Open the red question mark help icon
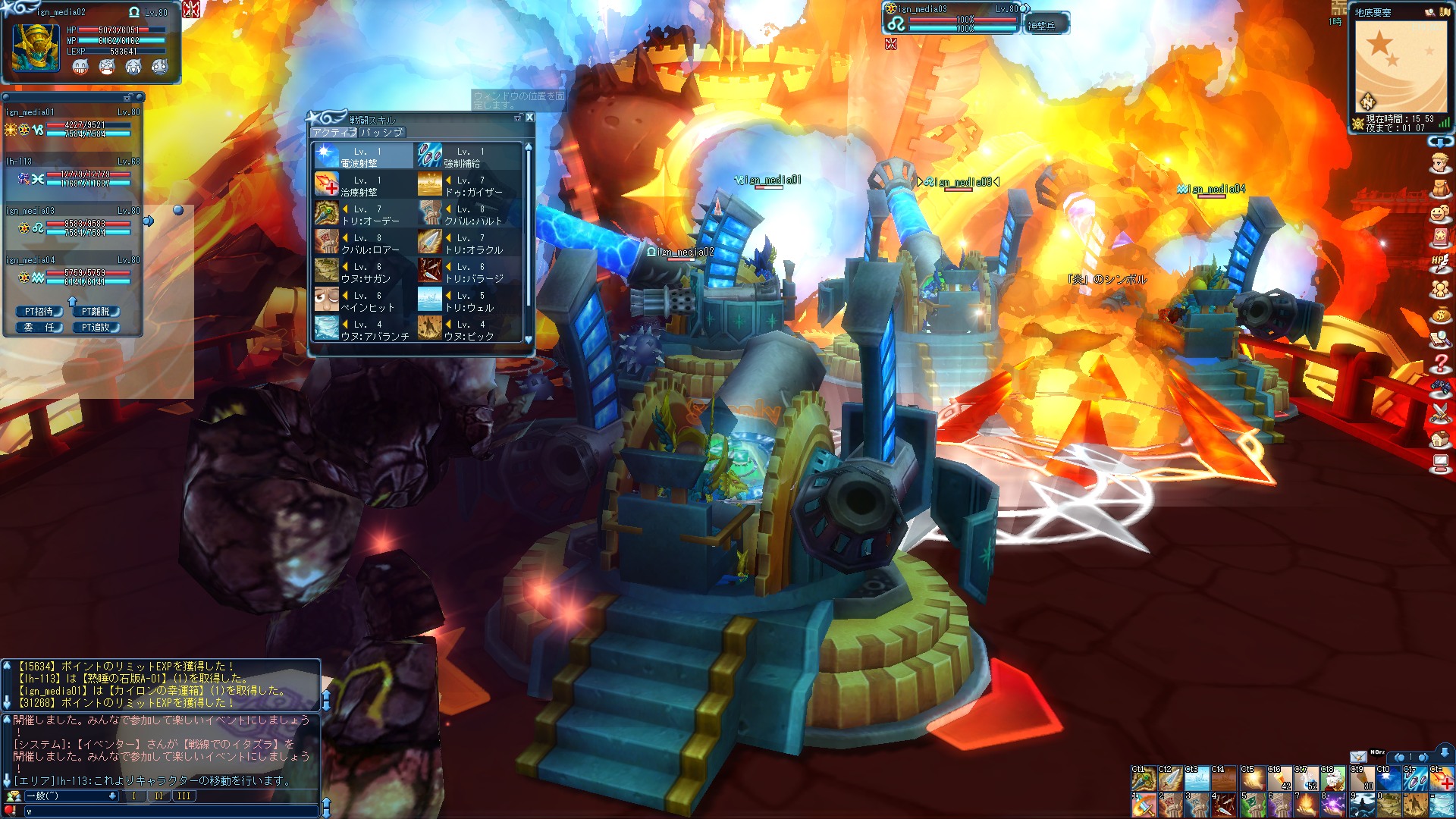The image size is (1456, 819). (x=1440, y=363)
